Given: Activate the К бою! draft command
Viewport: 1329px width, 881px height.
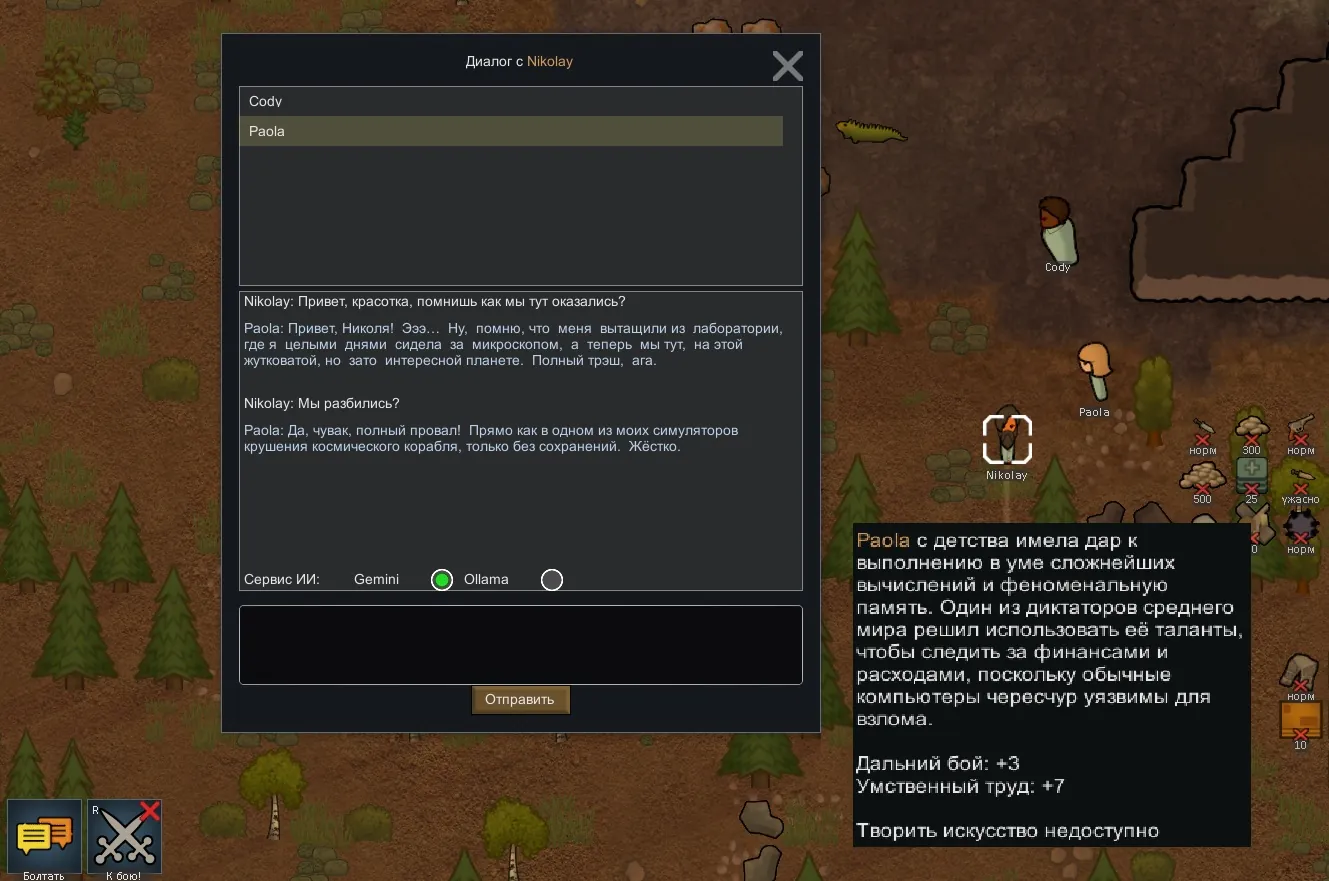Looking at the screenshot, I should coord(125,835).
